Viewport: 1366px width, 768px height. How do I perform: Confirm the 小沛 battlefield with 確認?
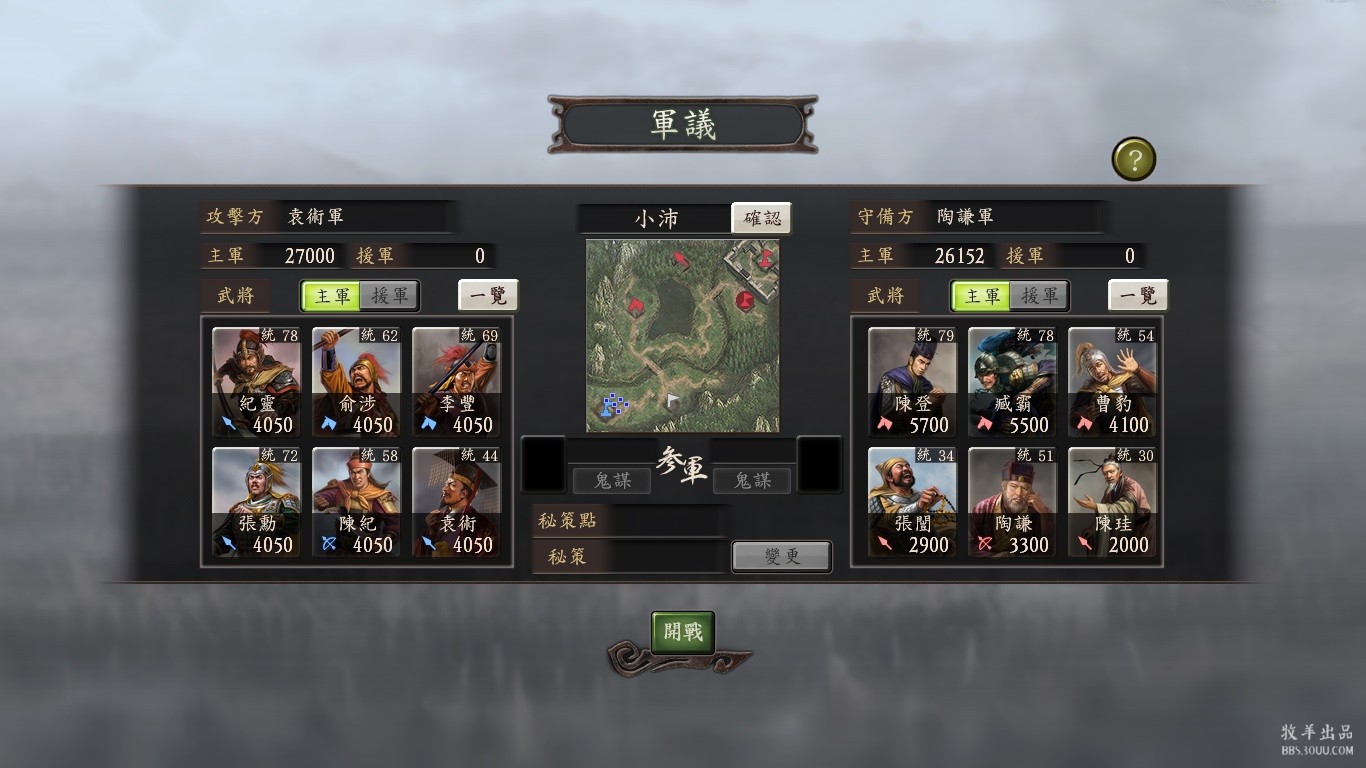(x=761, y=218)
